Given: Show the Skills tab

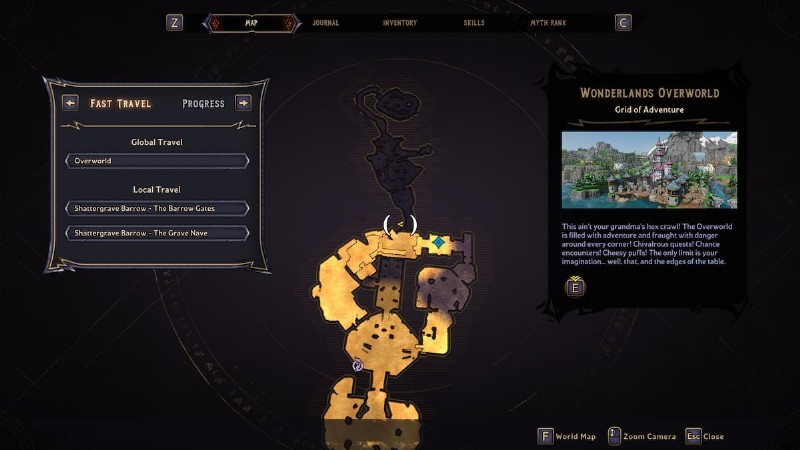Looking at the screenshot, I should 476,22.
